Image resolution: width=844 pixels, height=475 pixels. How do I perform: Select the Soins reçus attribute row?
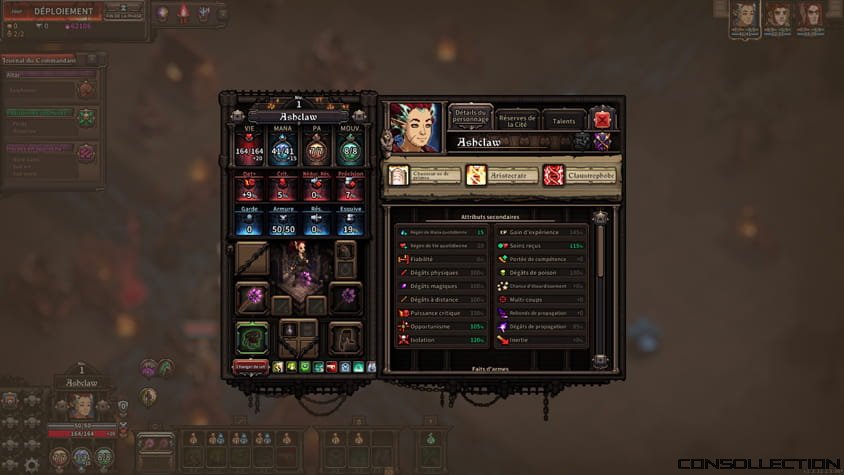(x=540, y=246)
